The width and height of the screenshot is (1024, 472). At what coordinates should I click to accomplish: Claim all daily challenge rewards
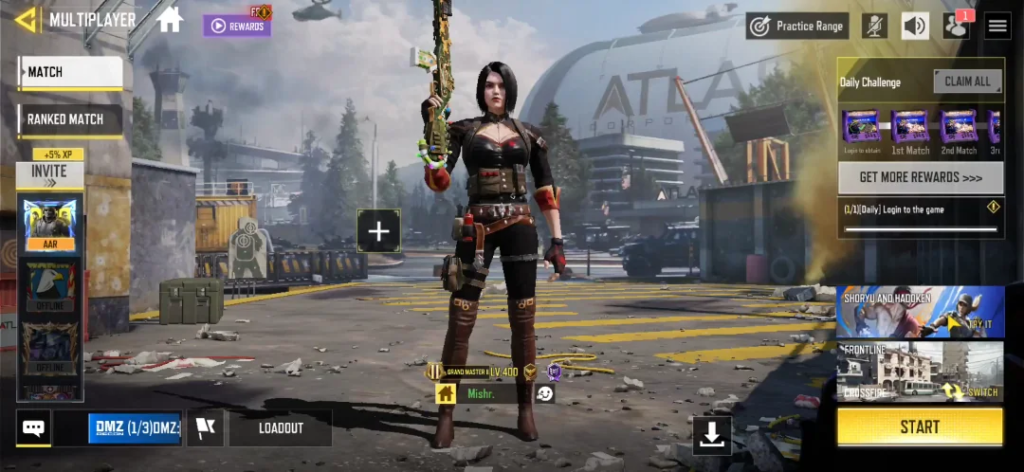pos(967,82)
